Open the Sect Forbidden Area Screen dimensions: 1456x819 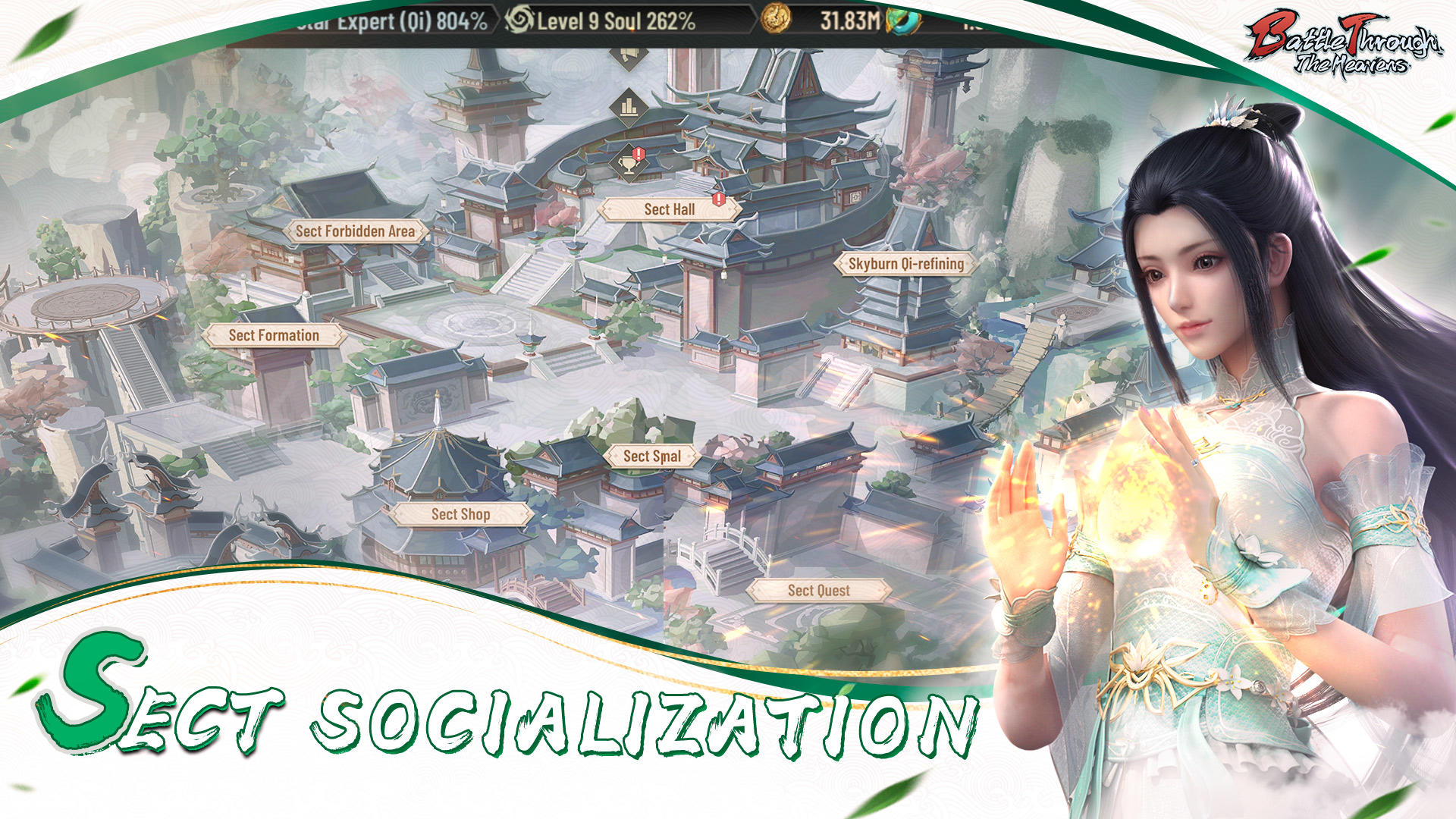point(355,233)
